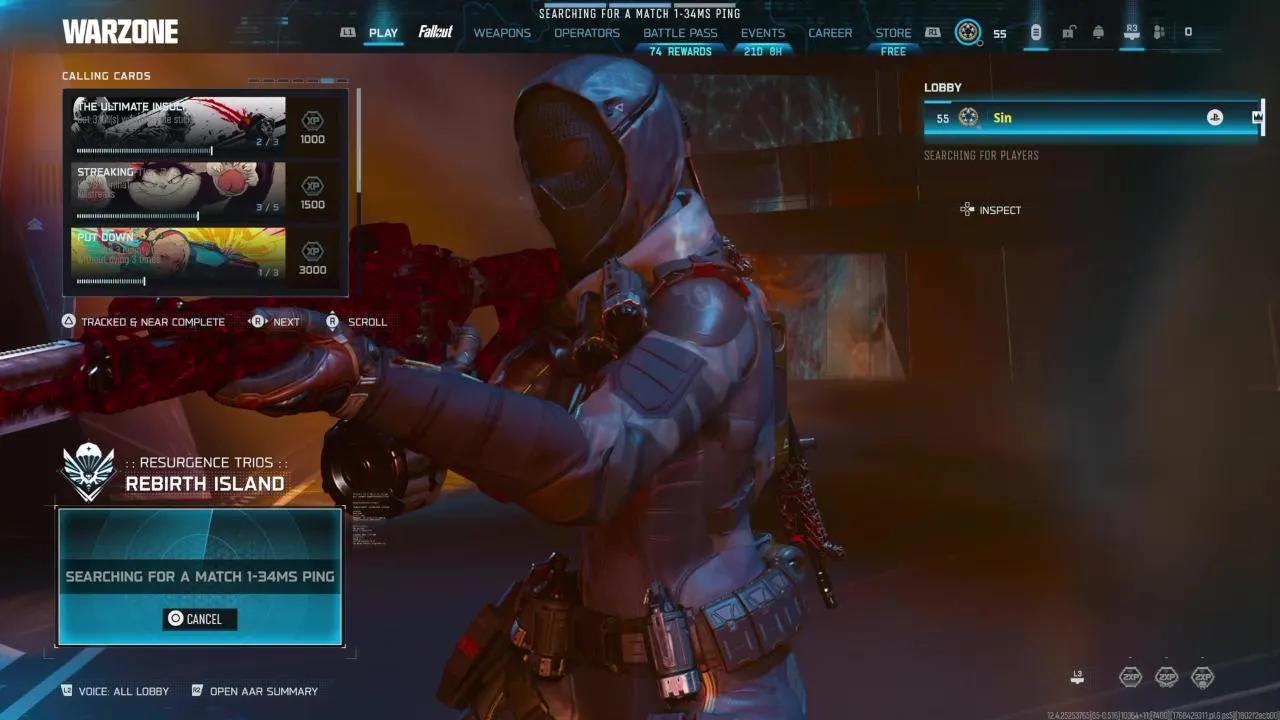The height and width of the screenshot is (720, 1280).
Task: Click the PlayStation platform icon beside Sin
Action: 1214,117
